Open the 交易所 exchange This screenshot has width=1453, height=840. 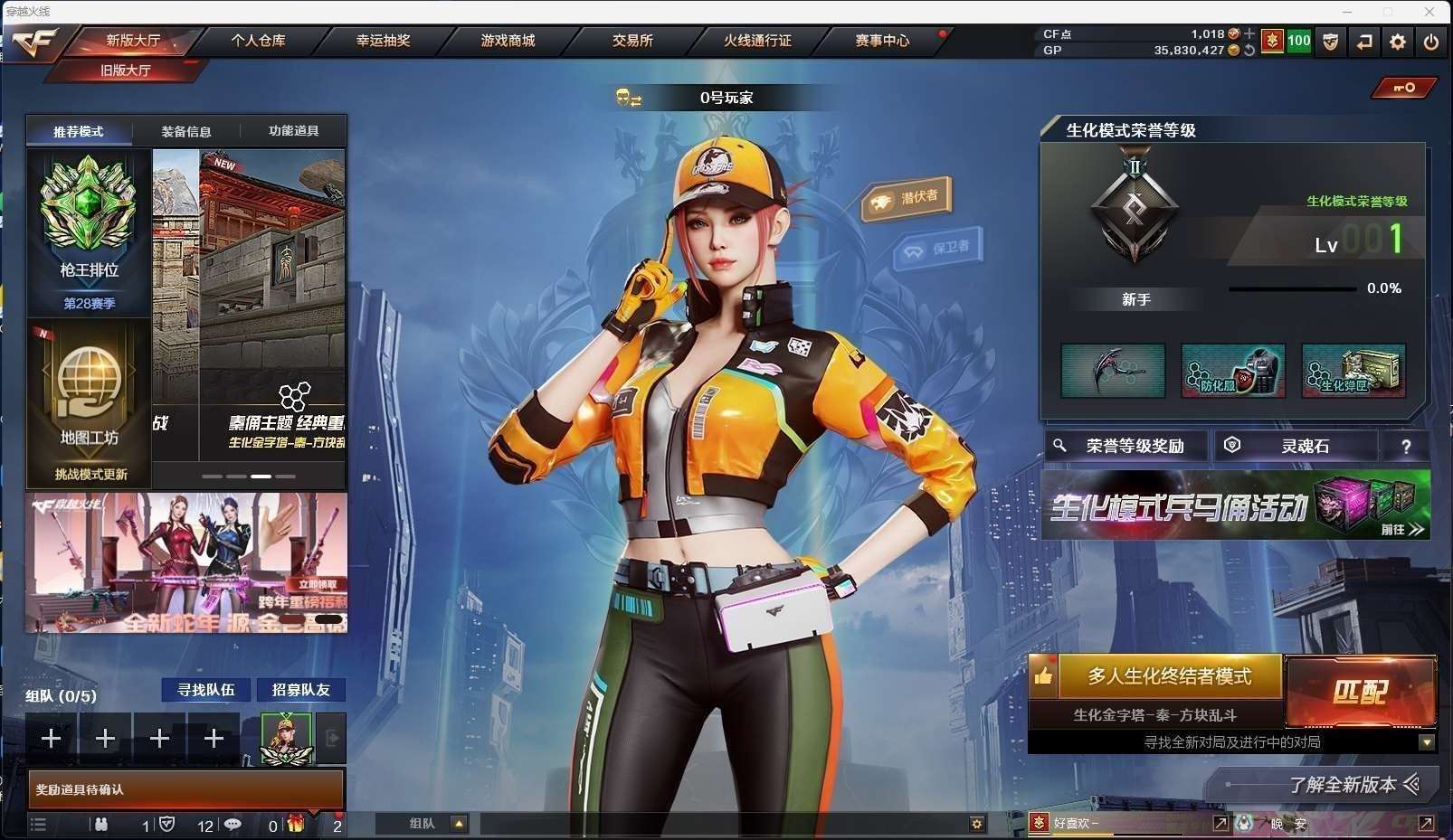pyautogui.click(x=632, y=41)
